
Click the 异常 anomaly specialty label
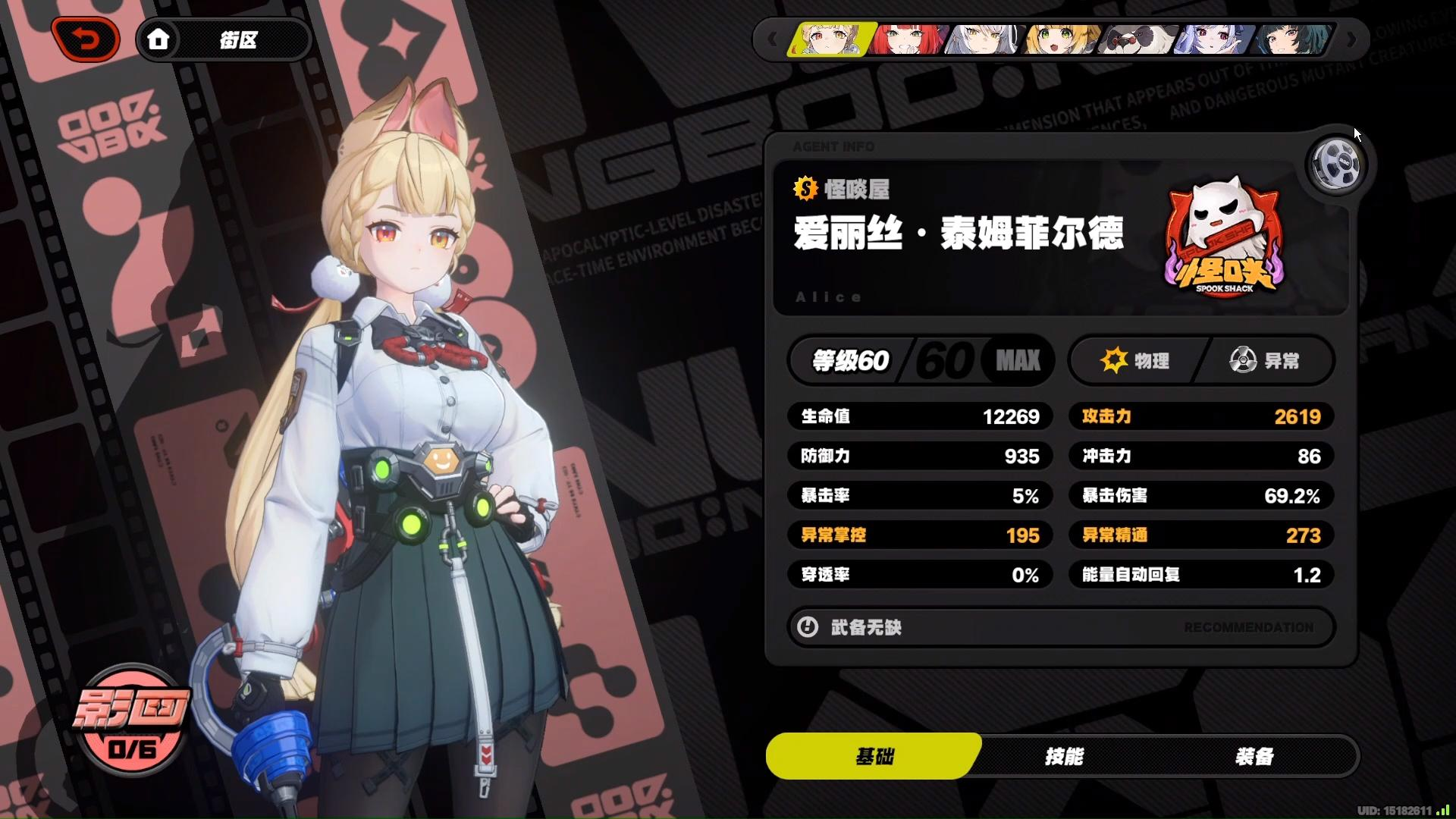point(1265,360)
